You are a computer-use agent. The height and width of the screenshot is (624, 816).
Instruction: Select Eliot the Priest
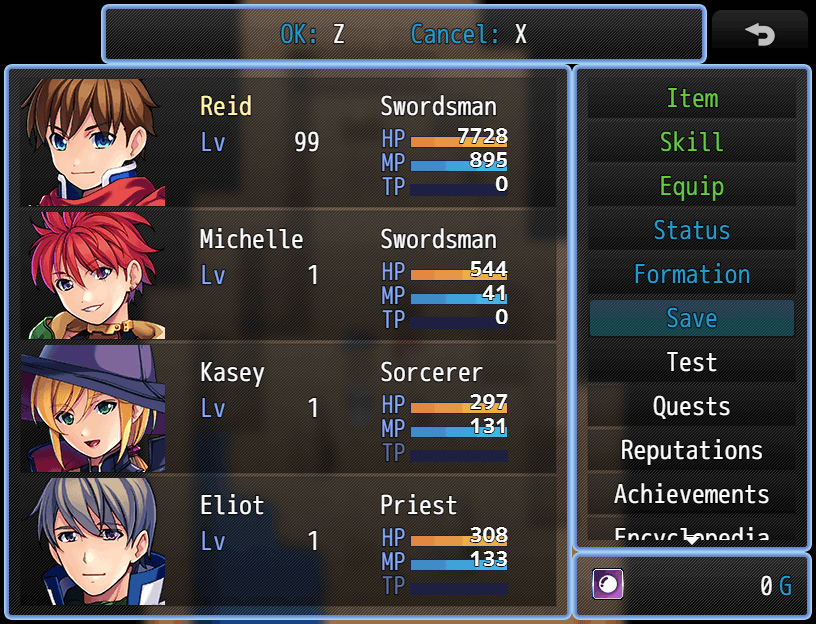click(288, 540)
